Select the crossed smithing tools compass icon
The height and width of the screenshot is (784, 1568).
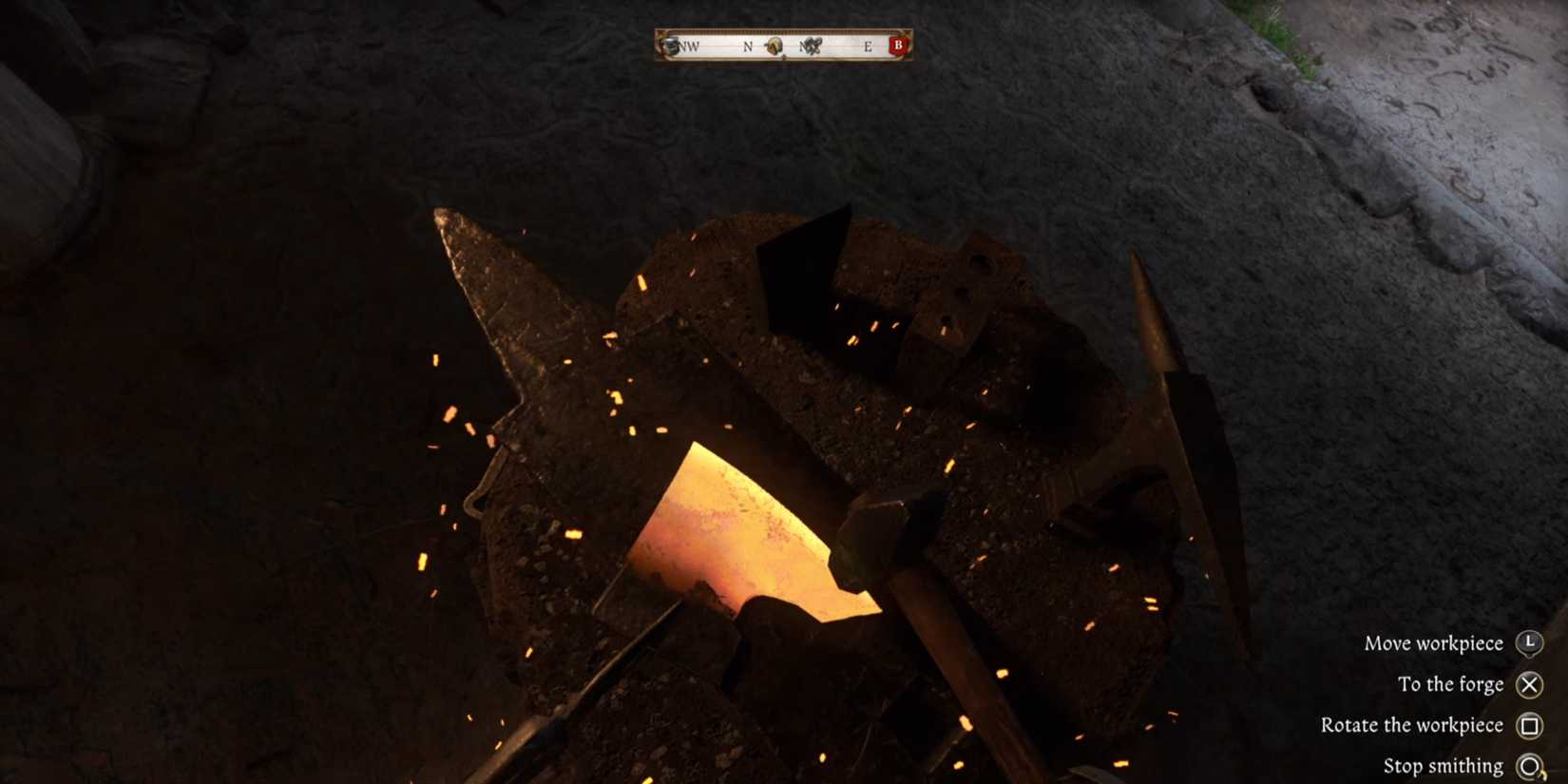point(813,45)
